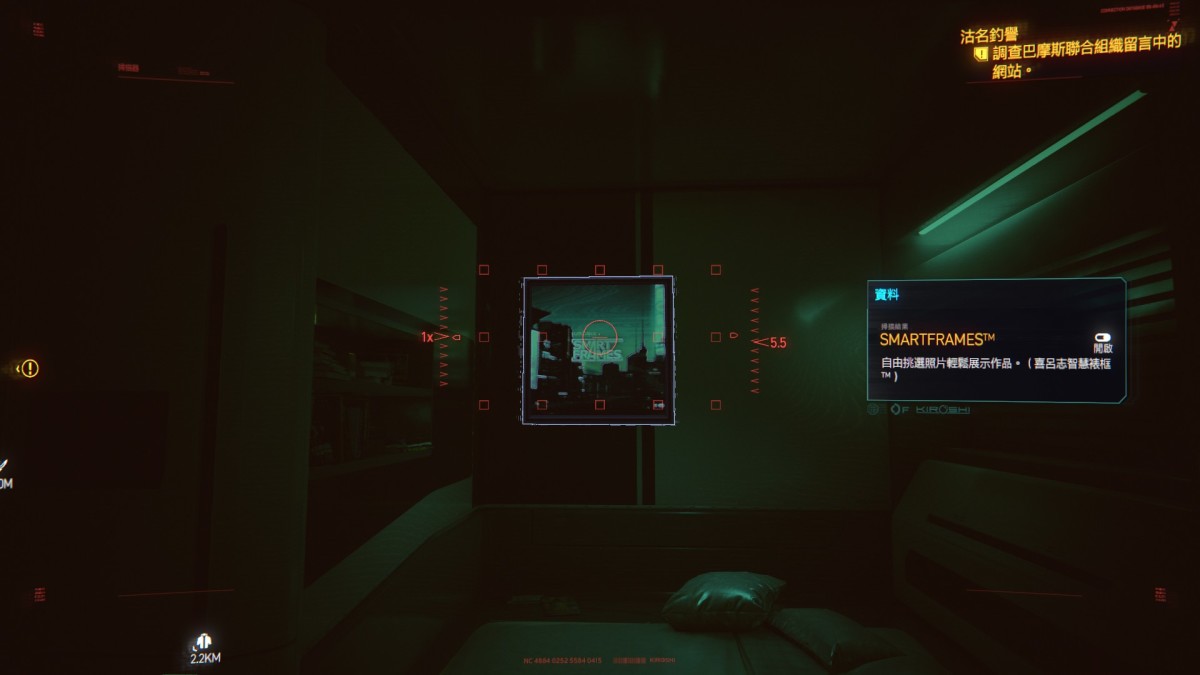The height and width of the screenshot is (675, 1200).
Task: Select the 資料 tab in the scanner panel
Action: [x=886, y=295]
